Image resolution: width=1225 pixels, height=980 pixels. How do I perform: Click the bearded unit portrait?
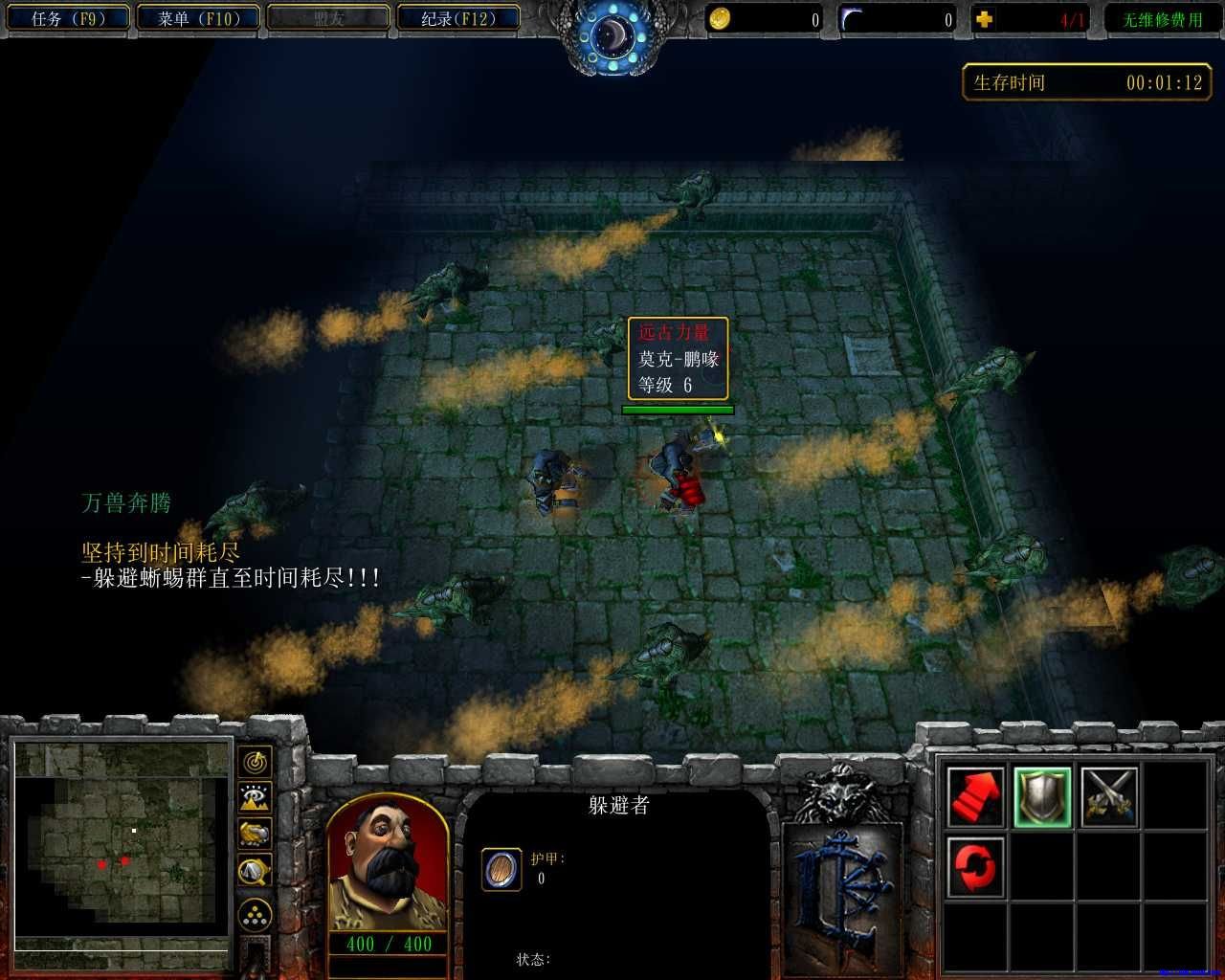coord(388,862)
